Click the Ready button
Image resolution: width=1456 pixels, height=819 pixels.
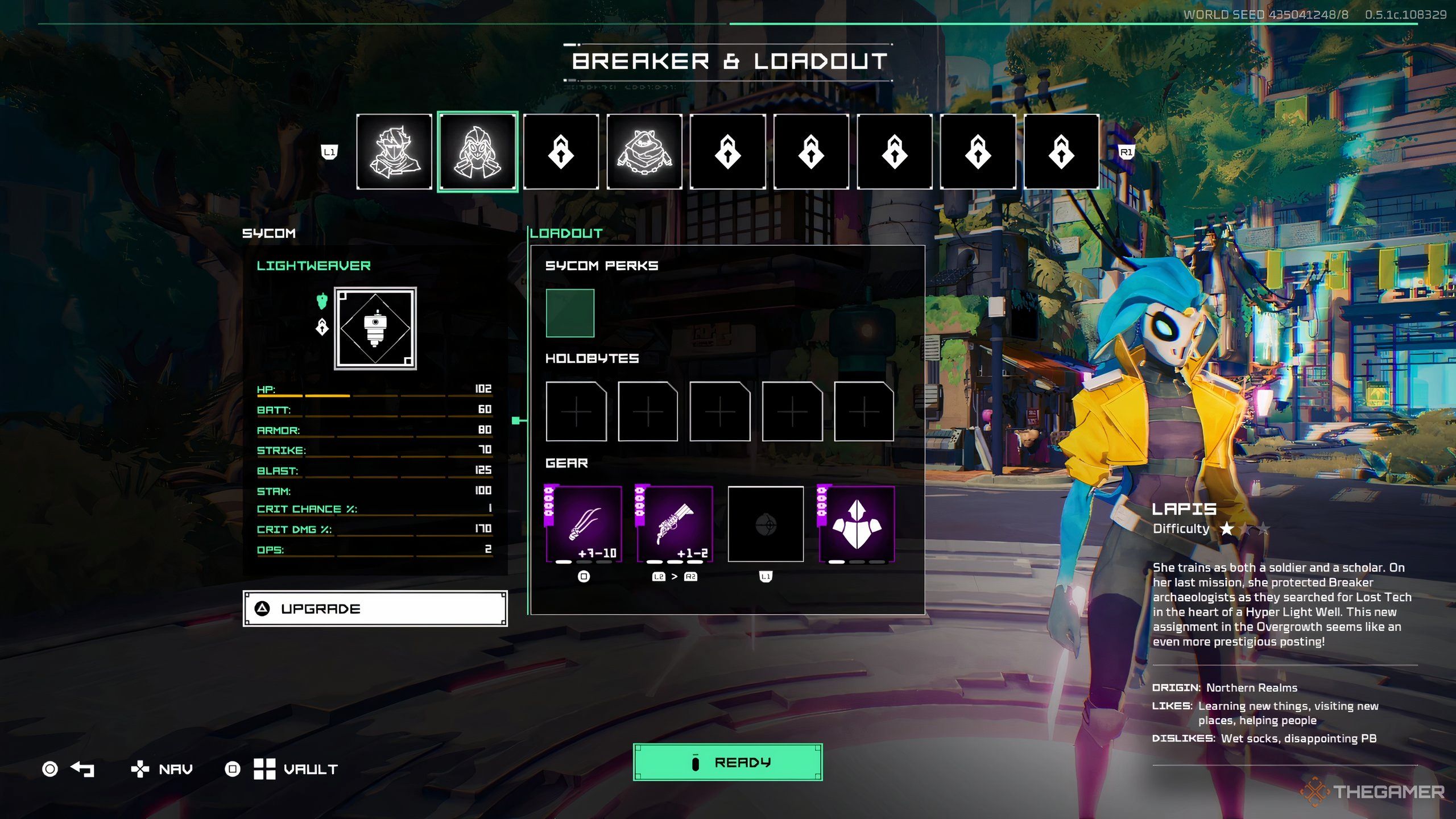pos(727,762)
